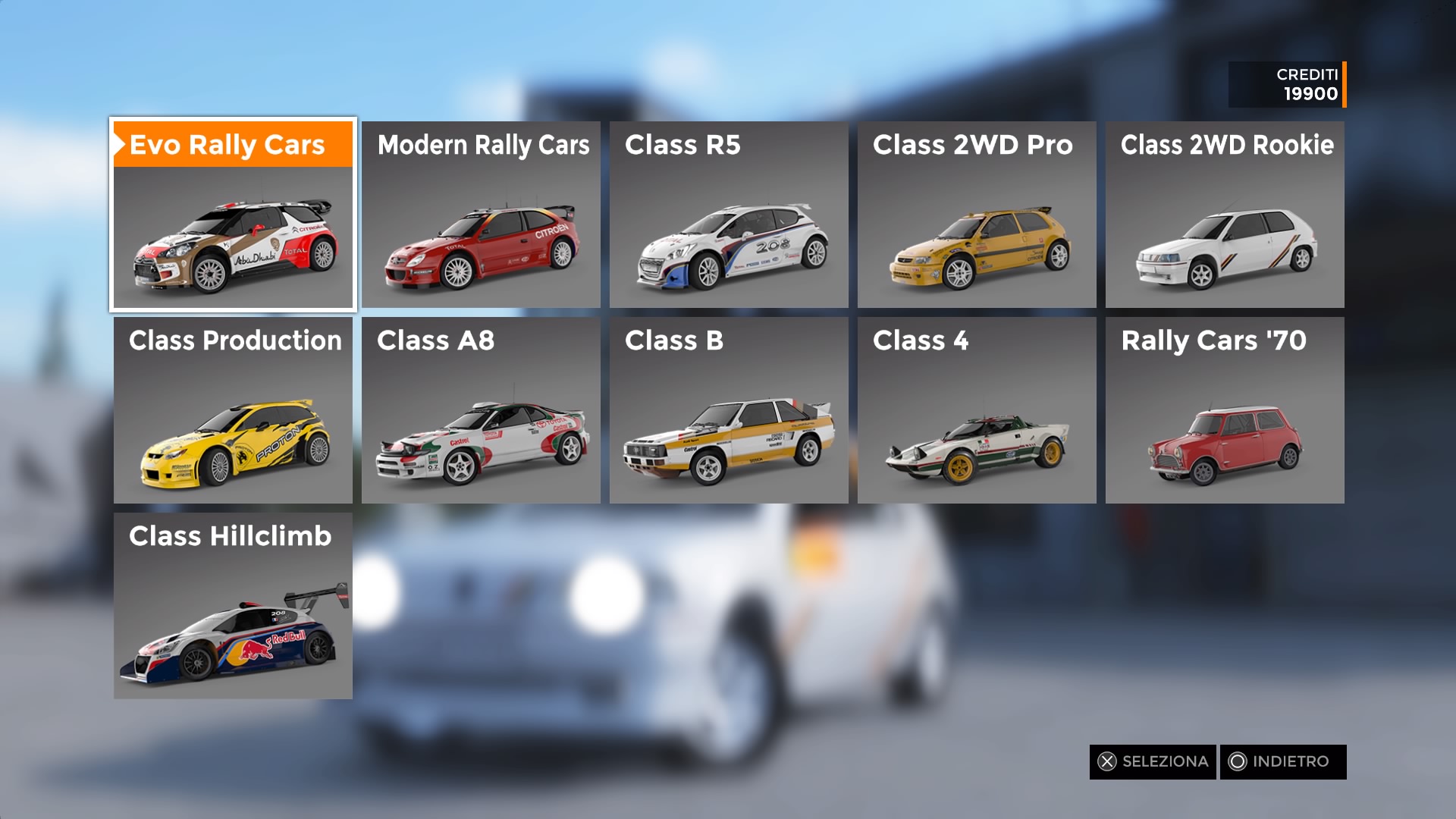Choose the Modern Rally Cars tile
Viewport: 1456px width, 819px height.
click(x=481, y=215)
